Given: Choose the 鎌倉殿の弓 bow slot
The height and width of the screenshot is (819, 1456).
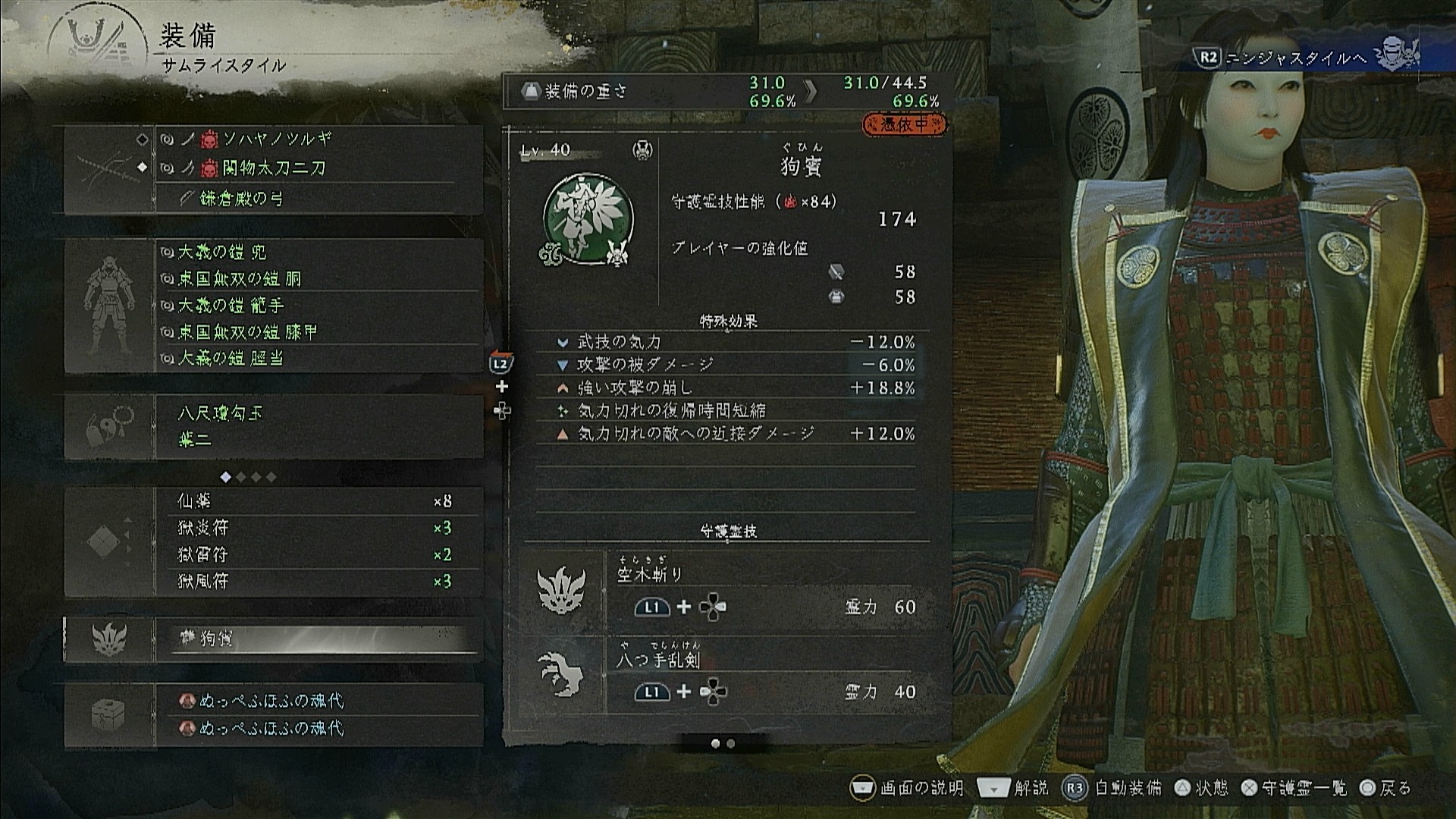Looking at the screenshot, I should (x=243, y=199).
